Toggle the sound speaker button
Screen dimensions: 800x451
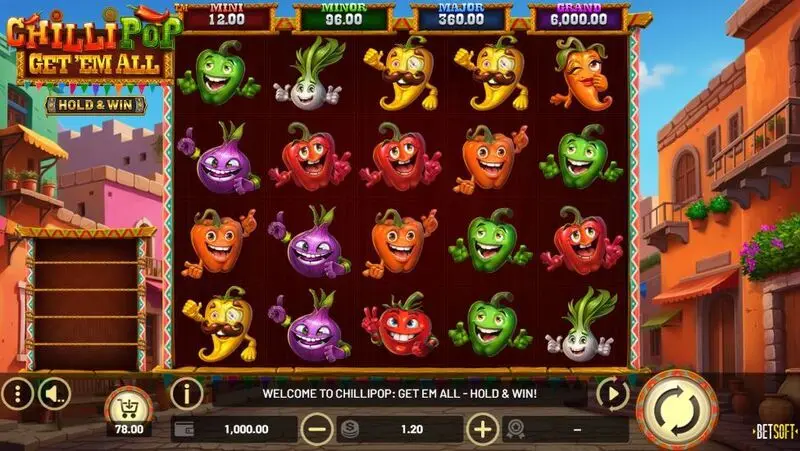click(56, 394)
